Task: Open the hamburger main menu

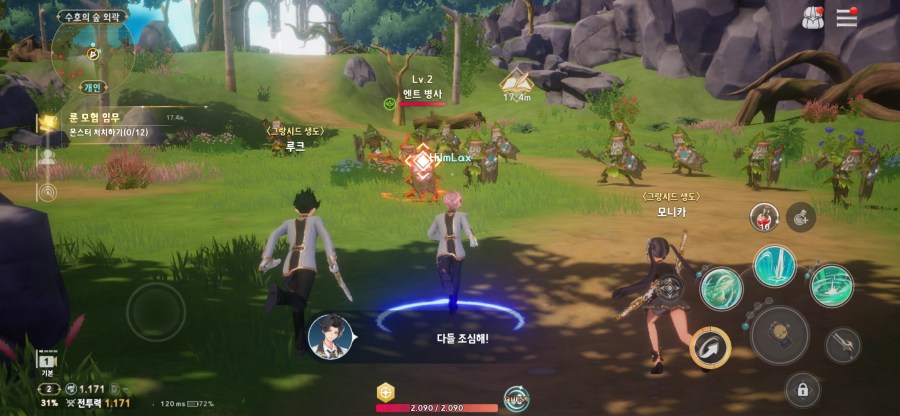Action: 847,17
